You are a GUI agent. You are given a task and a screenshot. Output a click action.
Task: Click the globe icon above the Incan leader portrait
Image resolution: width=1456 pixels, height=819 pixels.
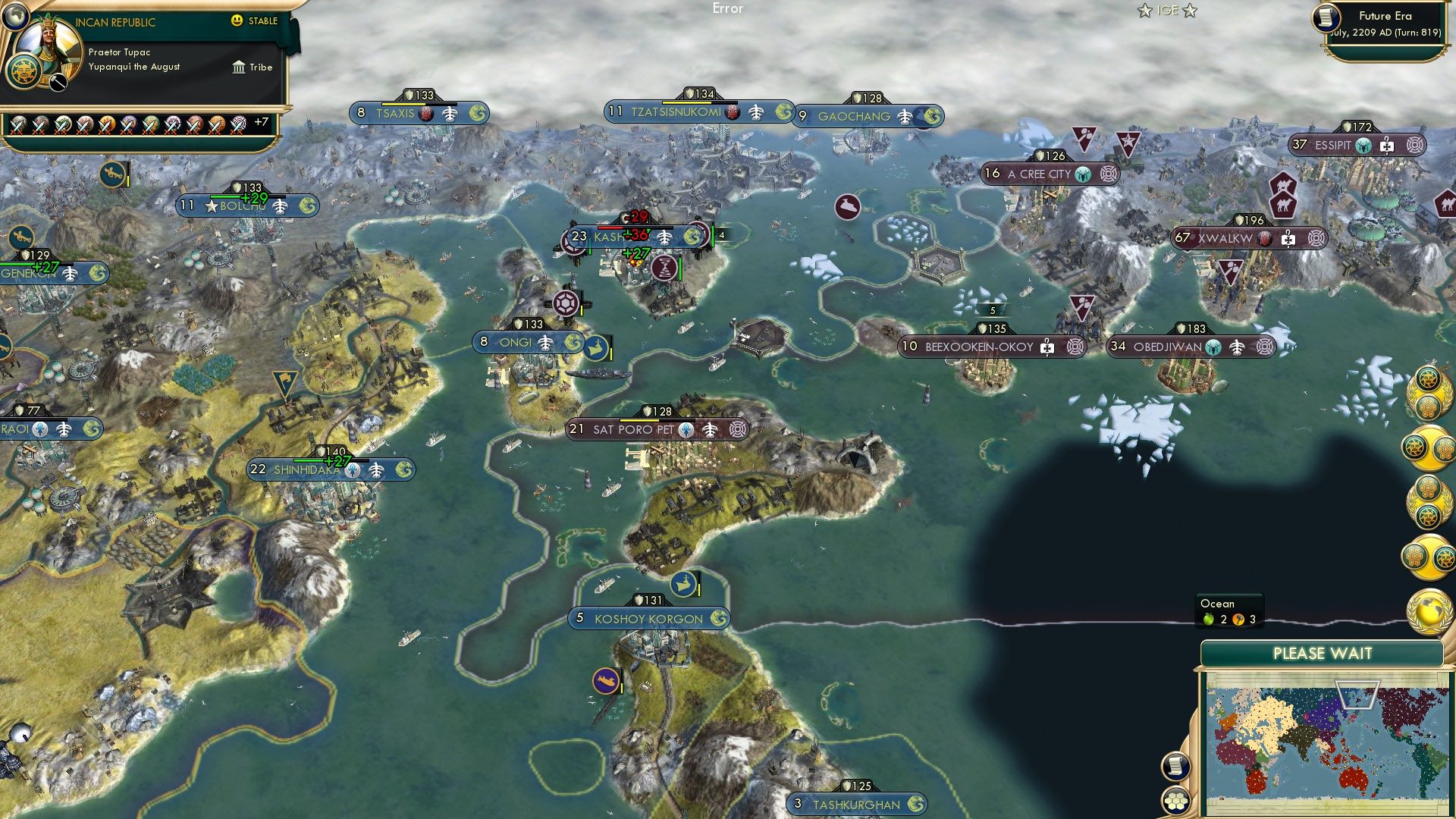coord(15,19)
